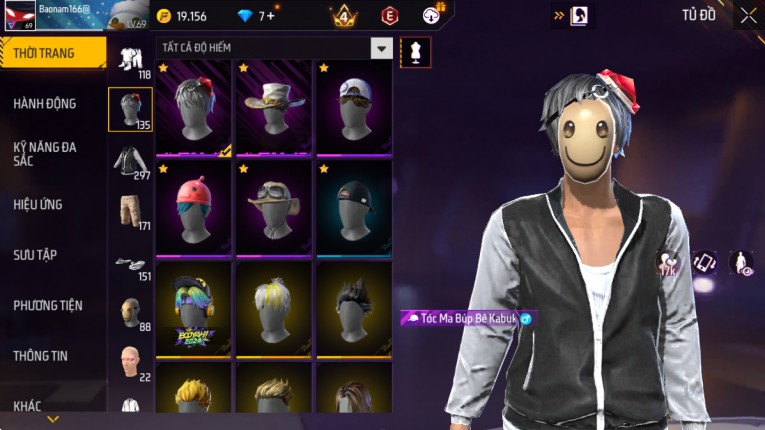Choose the pilot helmet with goggles

coord(273,208)
